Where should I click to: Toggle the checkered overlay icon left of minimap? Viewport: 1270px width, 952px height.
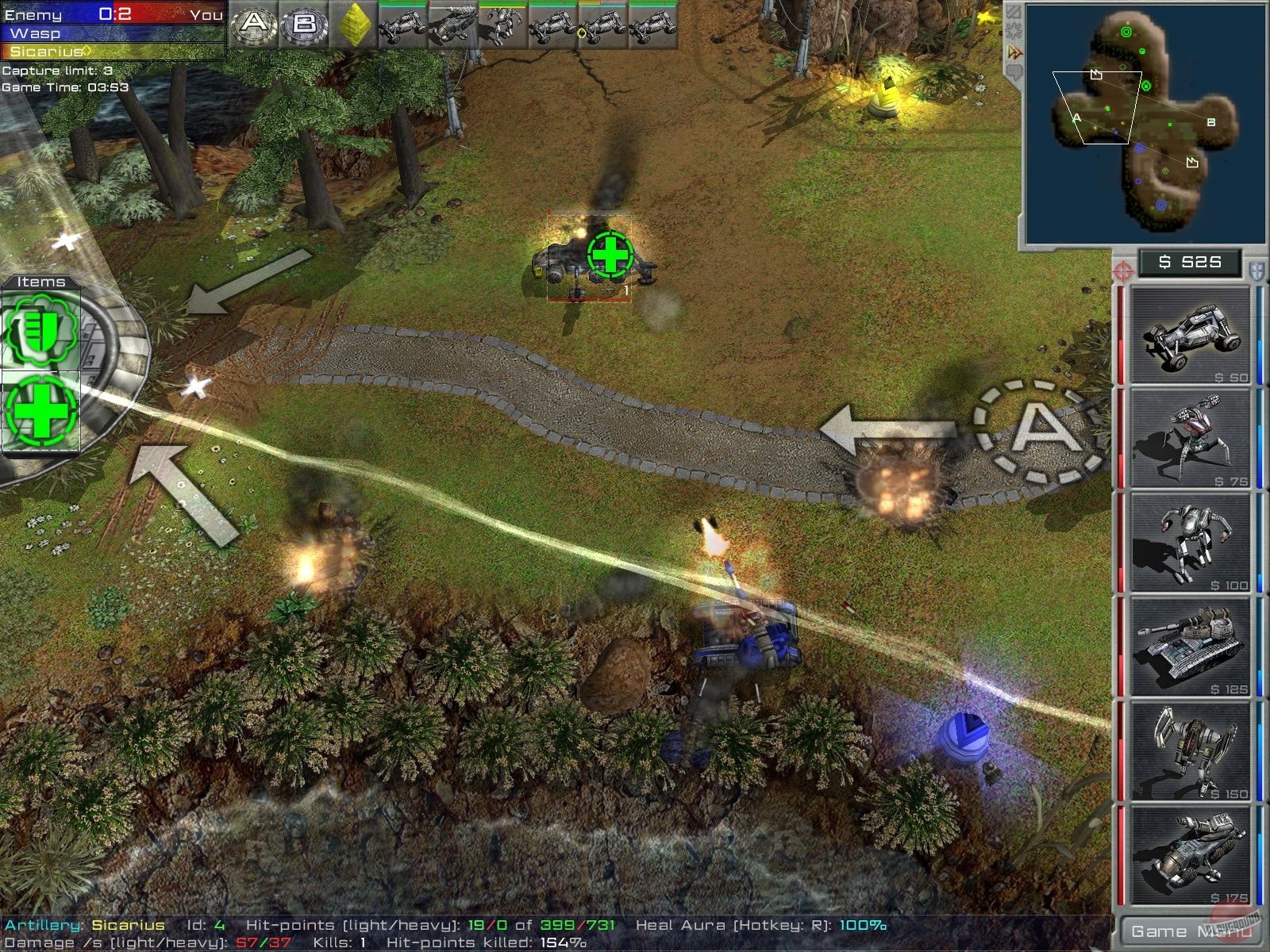1014,12
